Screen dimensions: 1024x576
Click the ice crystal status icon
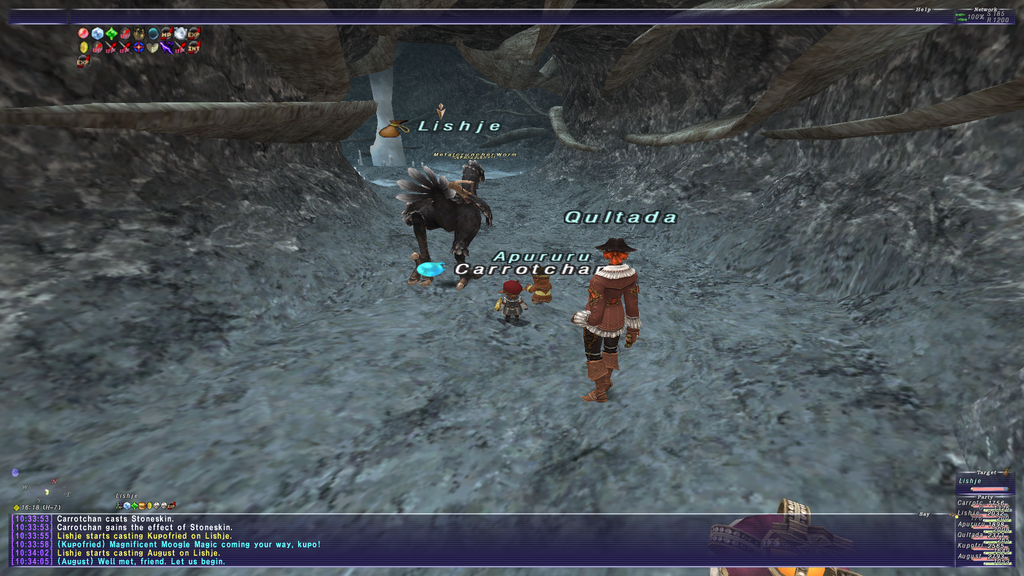pos(98,33)
